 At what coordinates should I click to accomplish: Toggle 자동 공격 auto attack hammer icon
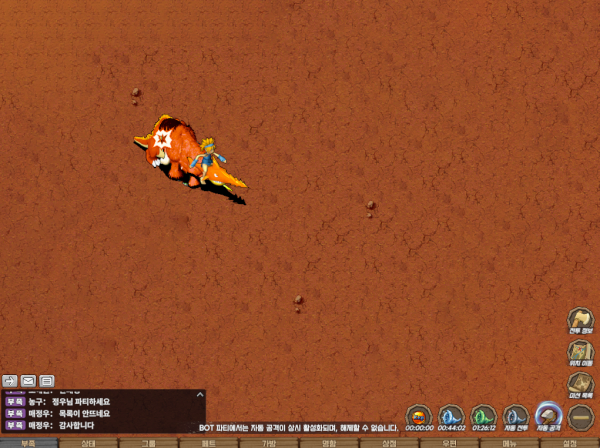(x=548, y=414)
